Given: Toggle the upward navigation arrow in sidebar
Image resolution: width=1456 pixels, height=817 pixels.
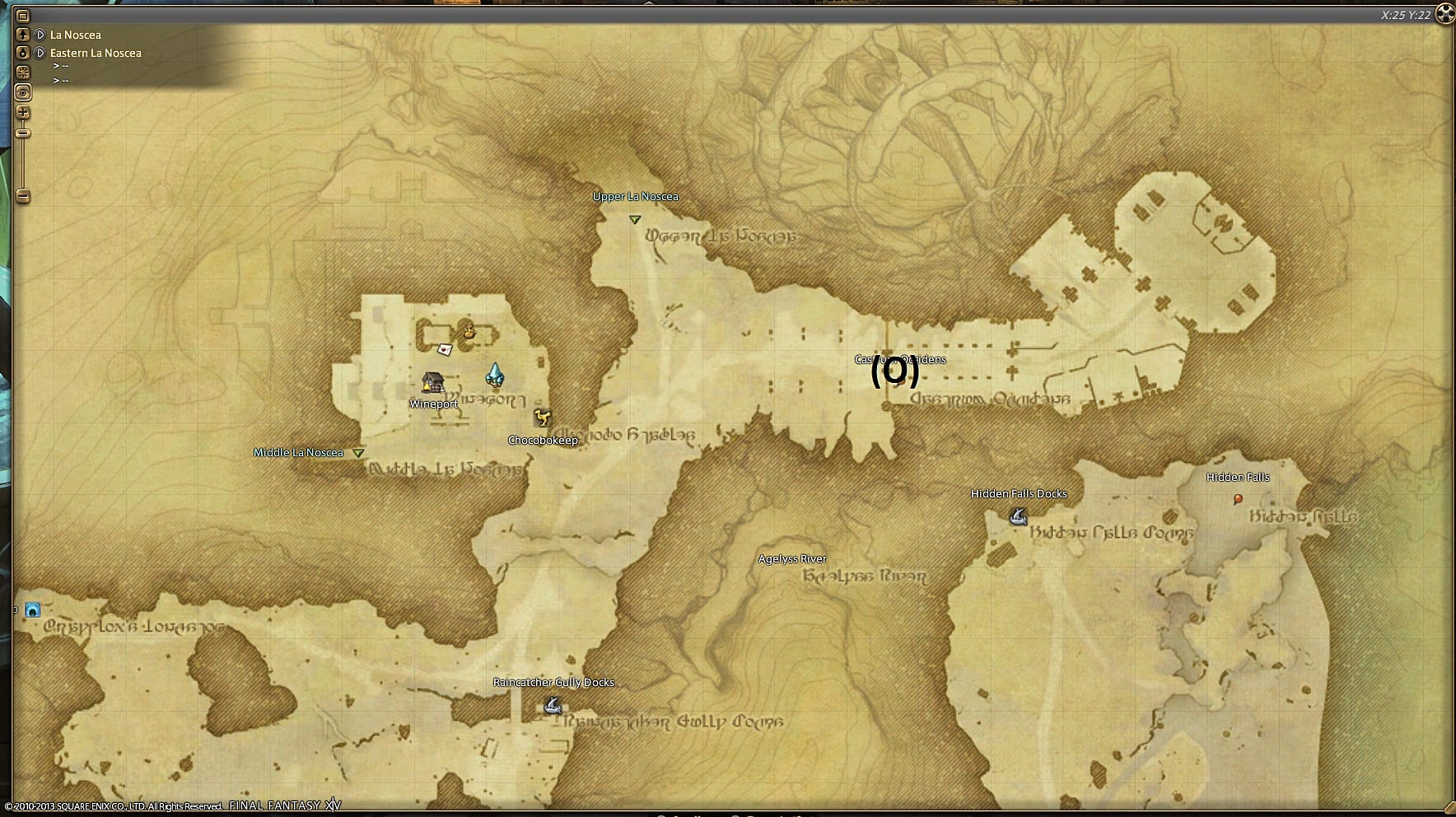Looking at the screenshot, I should (x=22, y=34).
